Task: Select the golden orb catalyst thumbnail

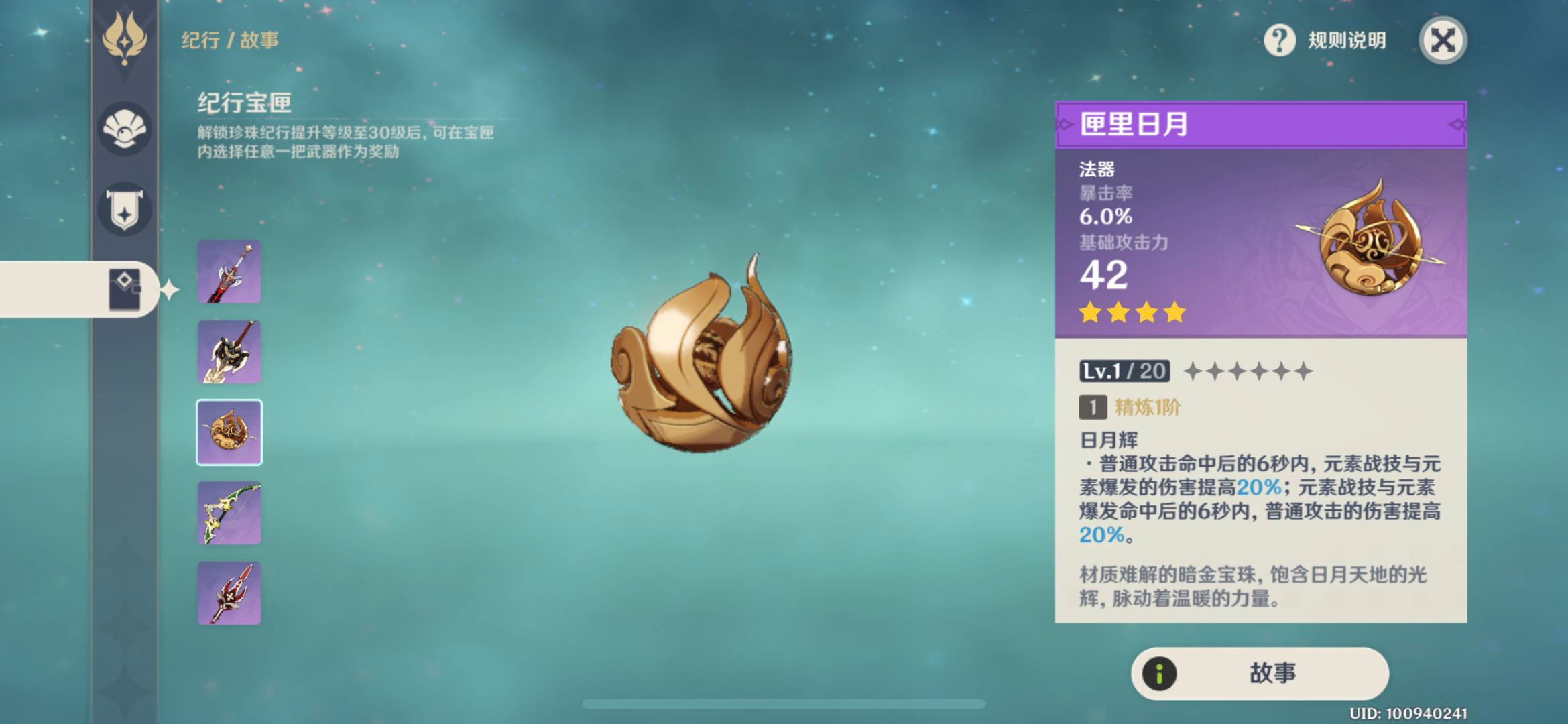Action: point(229,432)
